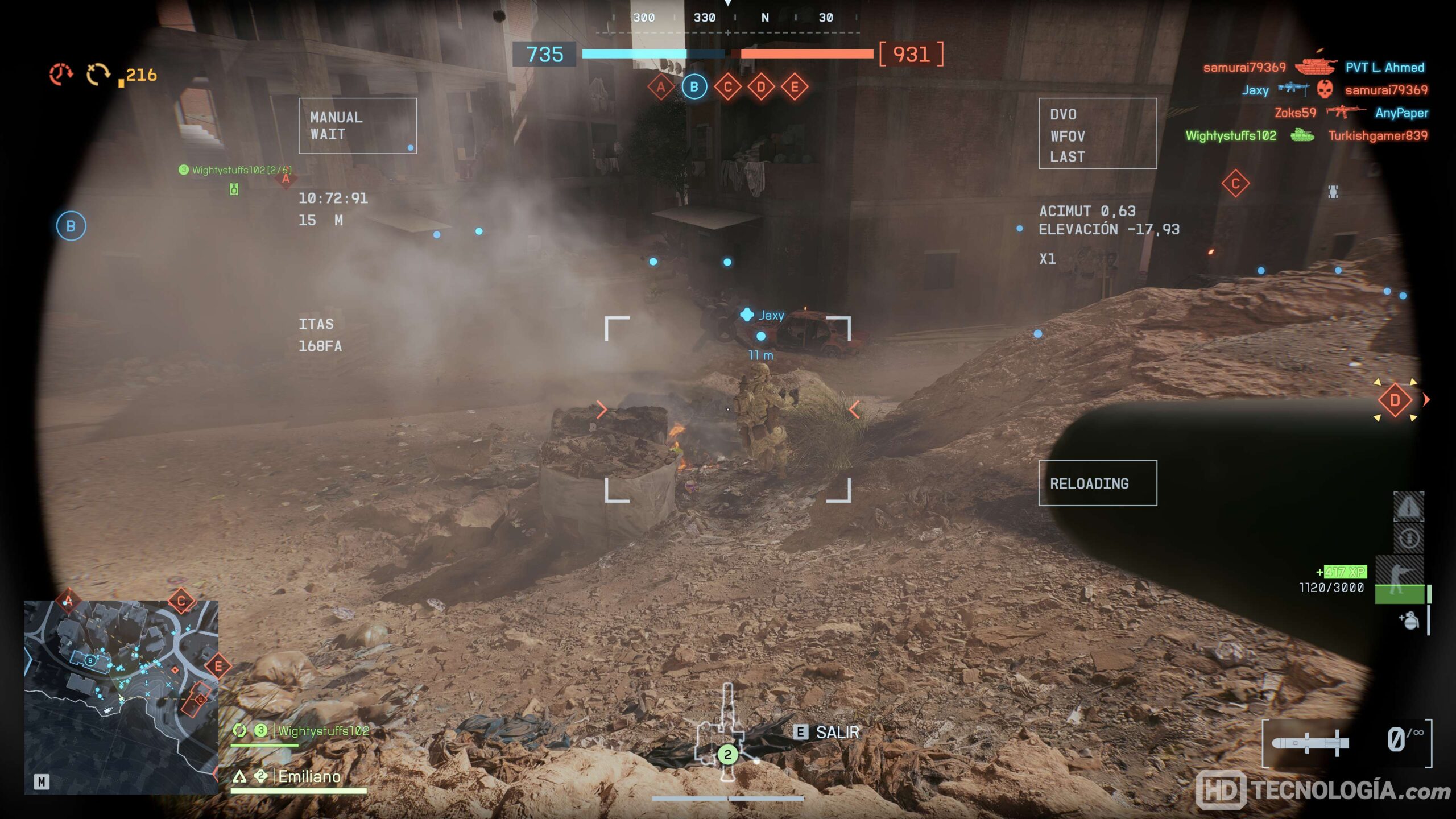
Task: Select the blue B objective in the top bar
Action: pos(694,87)
